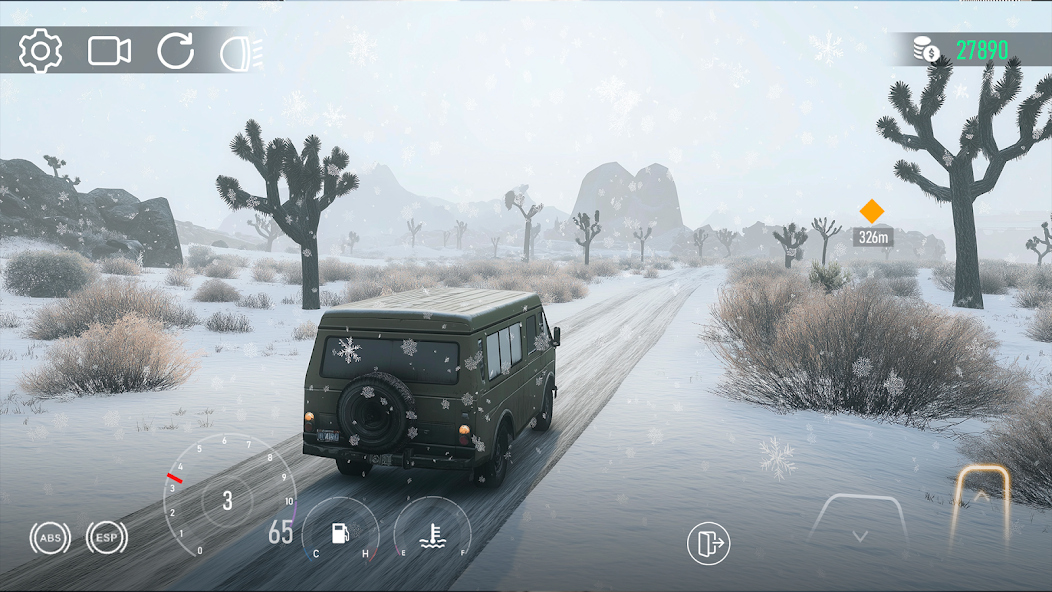Switch the camera view

pos(109,51)
